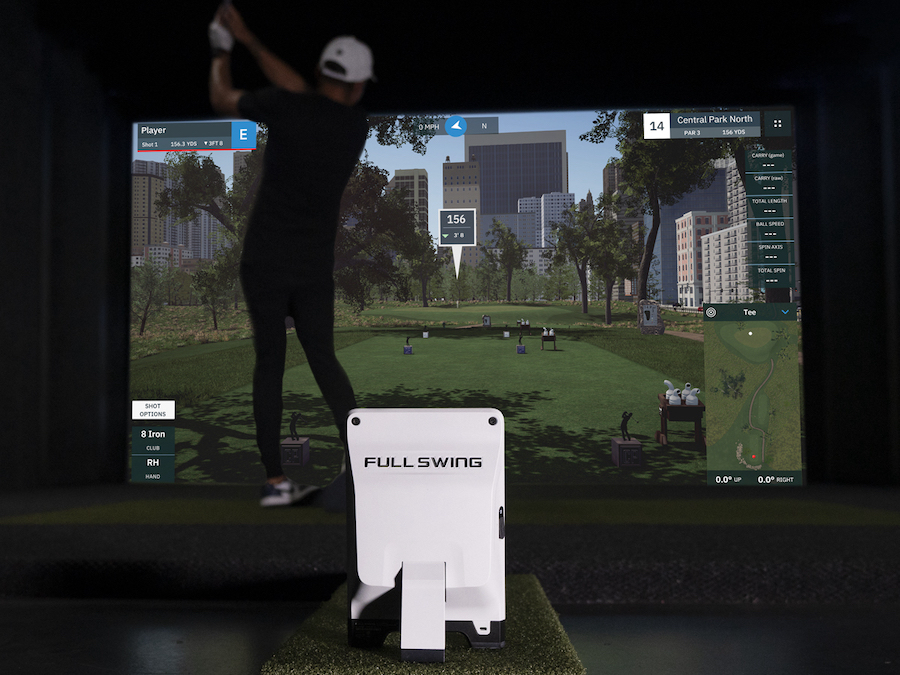Change the 8 Iron club selection

point(153,439)
